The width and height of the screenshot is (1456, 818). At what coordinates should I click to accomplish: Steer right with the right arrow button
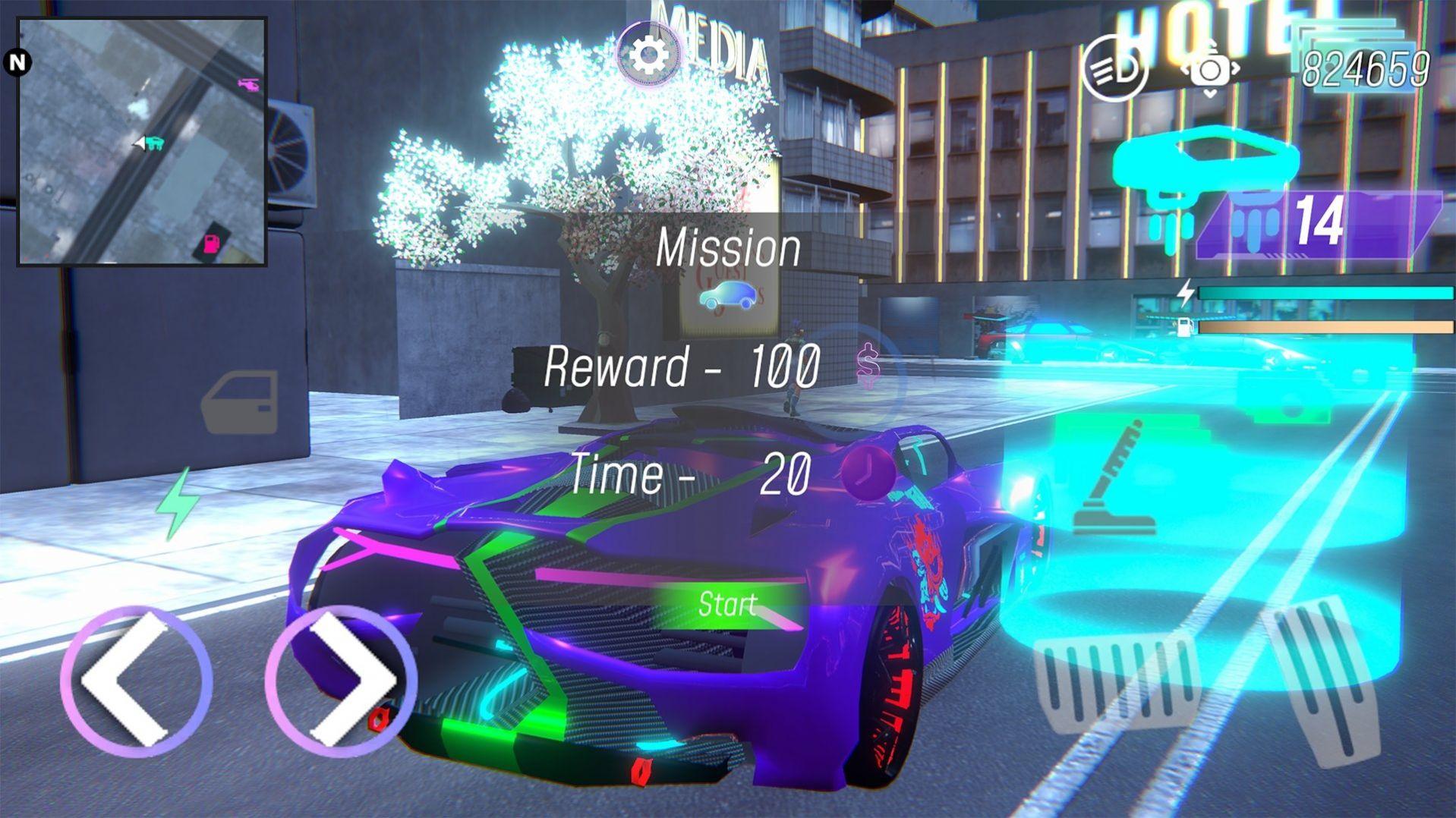pyautogui.click(x=342, y=681)
